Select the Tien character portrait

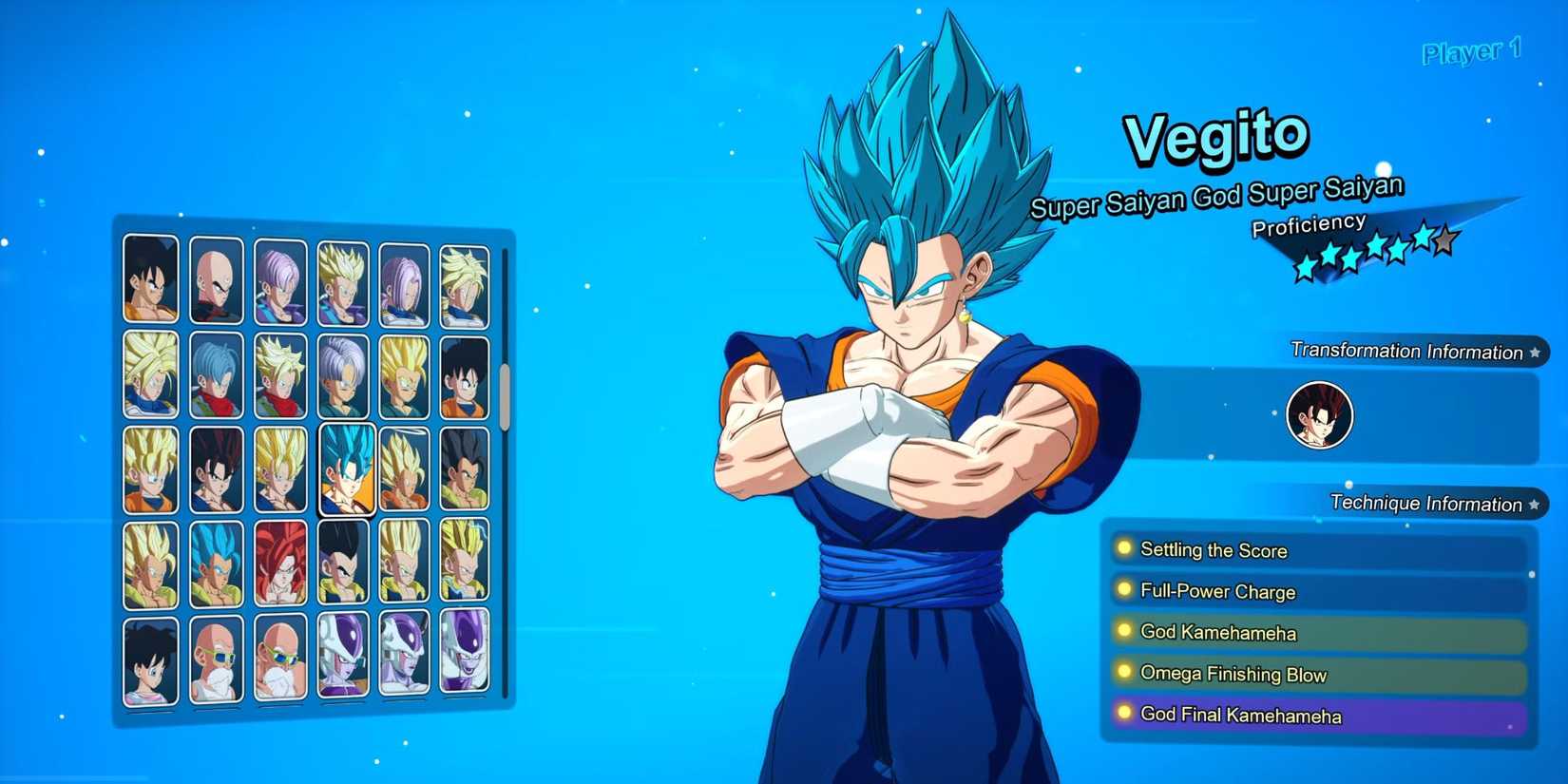[217, 280]
